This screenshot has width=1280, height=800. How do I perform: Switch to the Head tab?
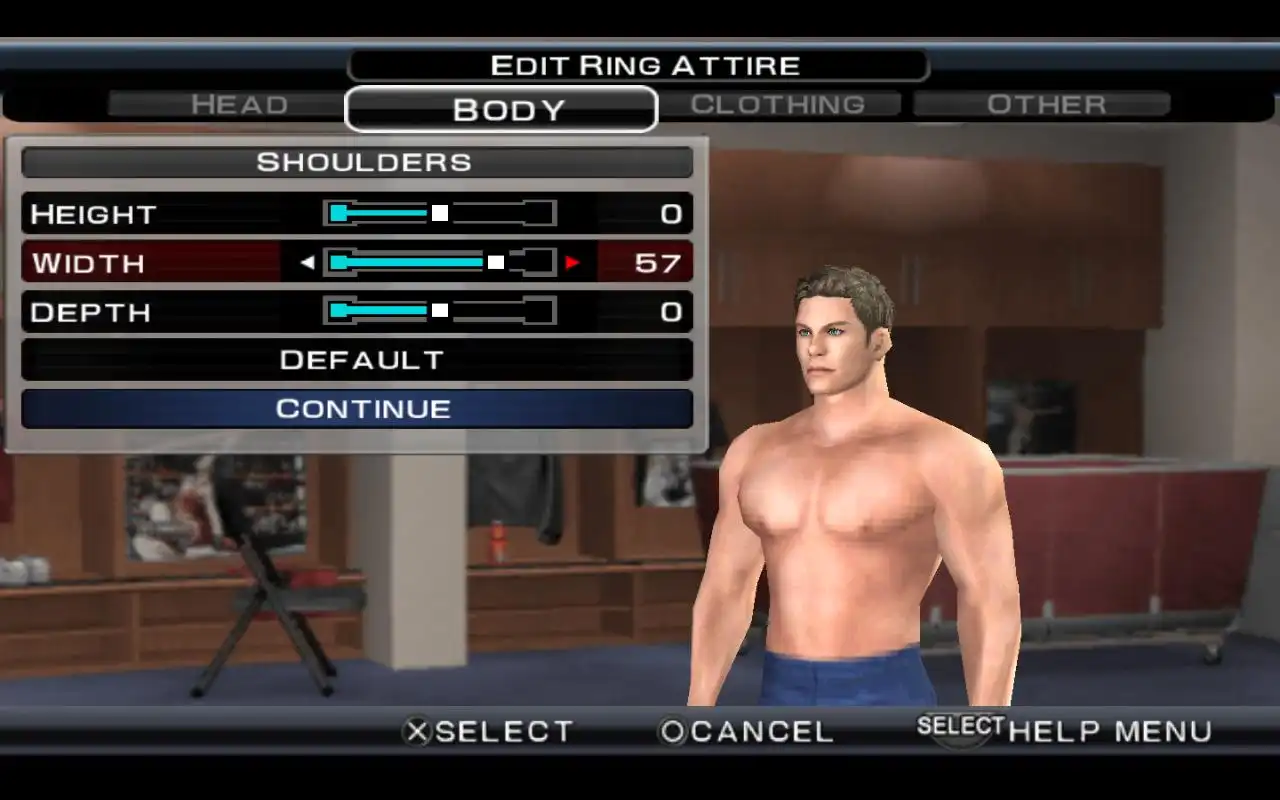(x=239, y=104)
